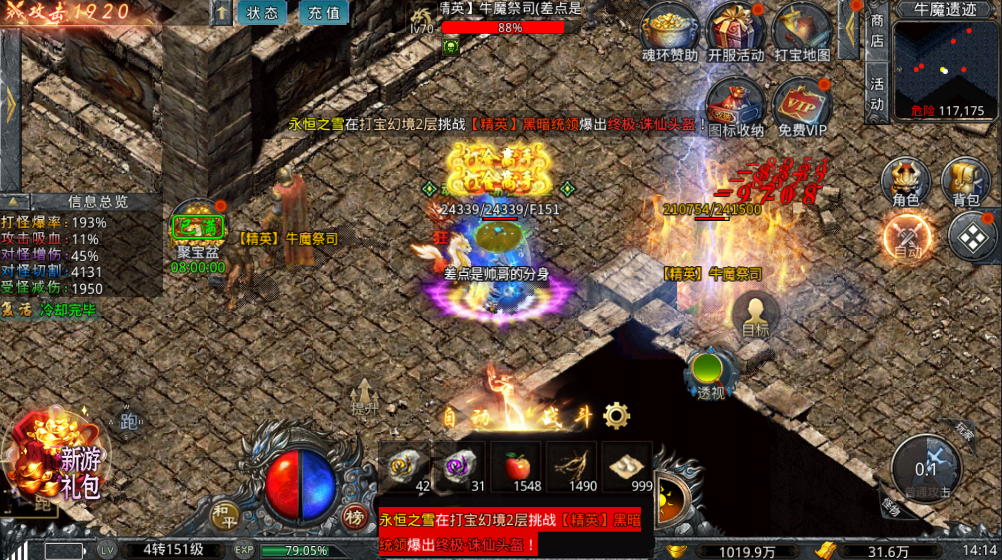Use the 普通攻击 normal attack button
1002x560 pixels.
(x=926, y=467)
